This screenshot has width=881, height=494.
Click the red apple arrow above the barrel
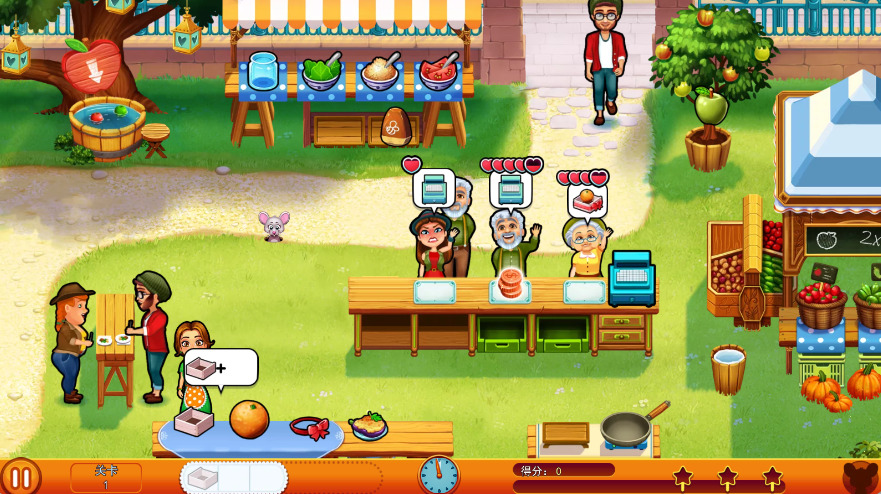point(90,65)
